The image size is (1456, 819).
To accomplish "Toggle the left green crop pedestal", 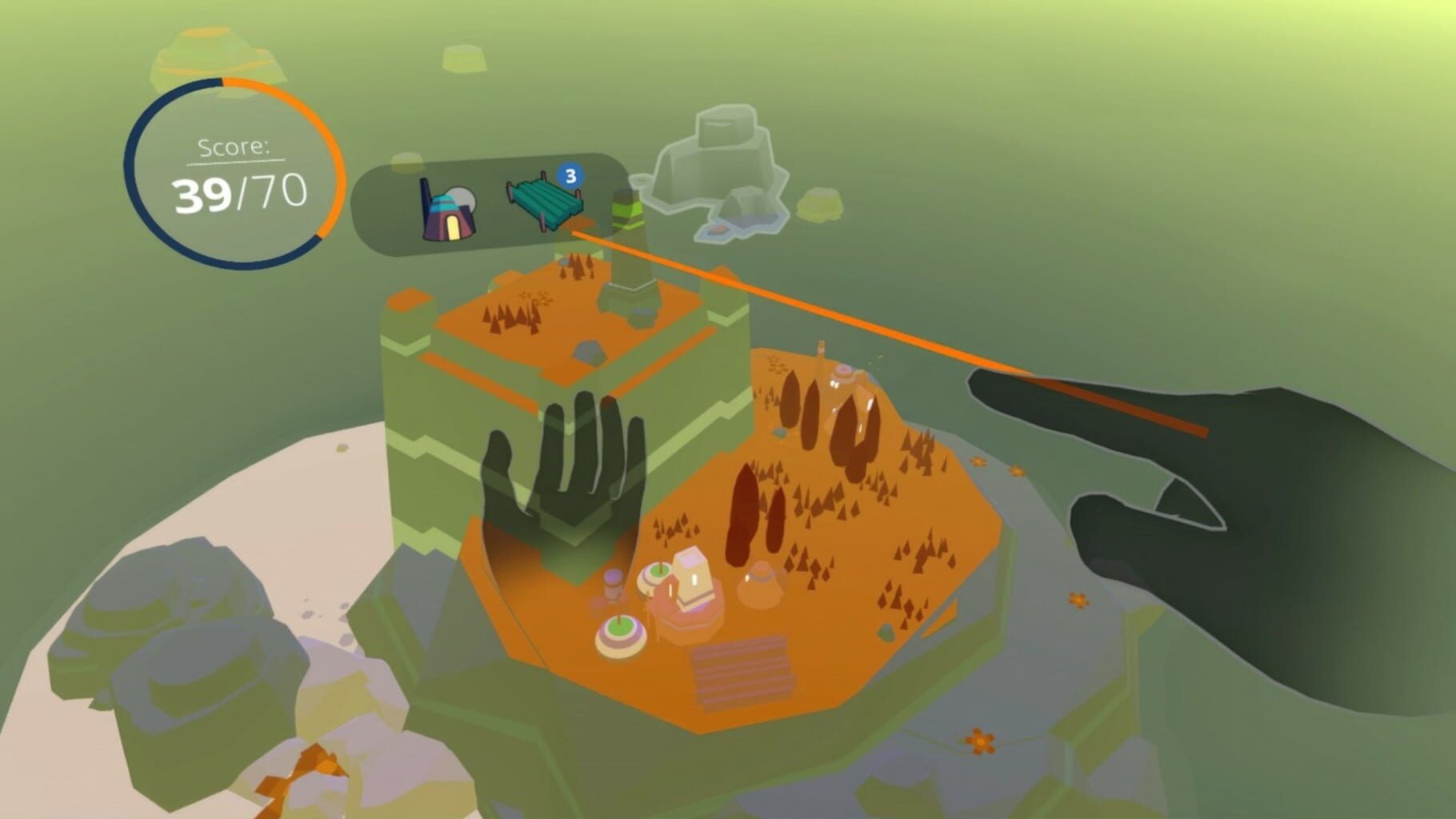I will point(620,632).
